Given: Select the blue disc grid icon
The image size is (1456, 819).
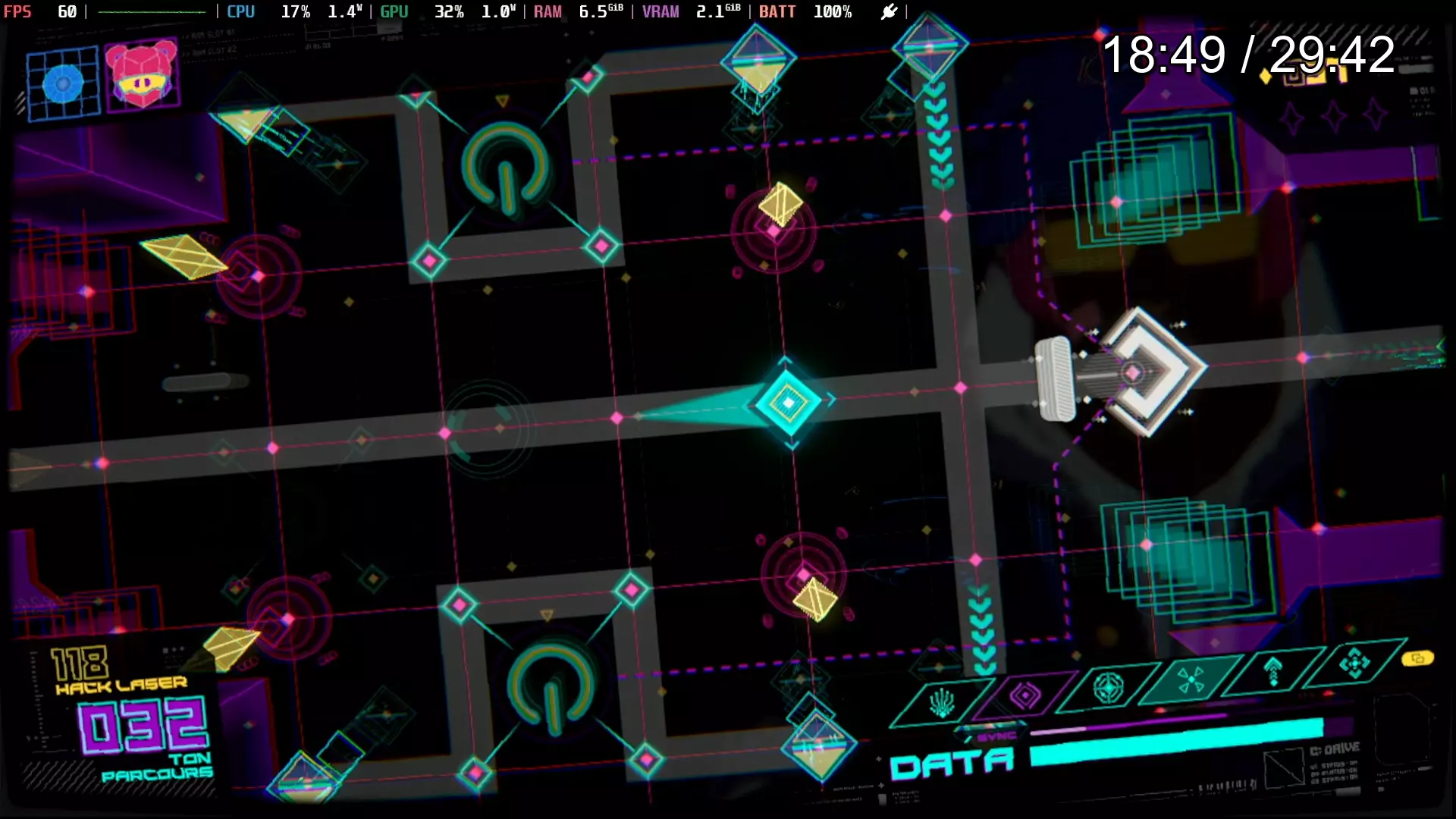Looking at the screenshot, I should (x=63, y=83).
